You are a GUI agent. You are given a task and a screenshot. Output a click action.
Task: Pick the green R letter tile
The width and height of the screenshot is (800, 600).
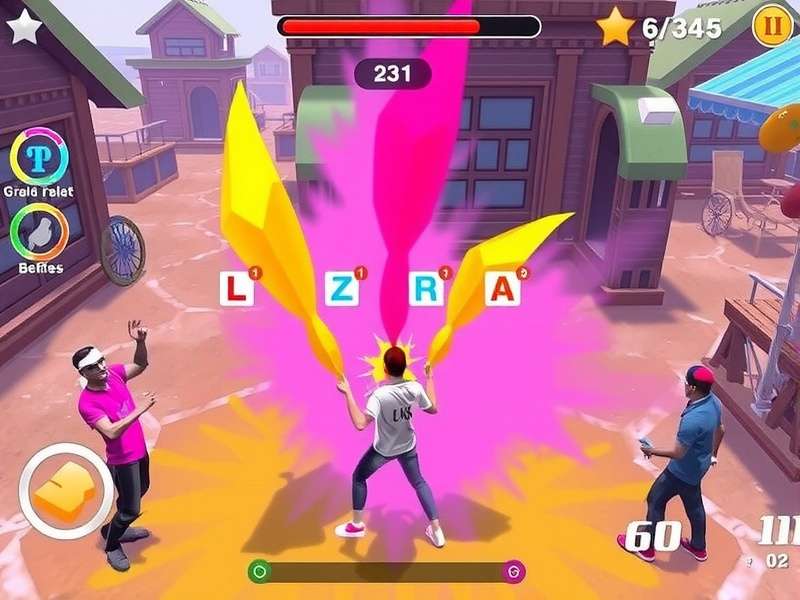pyautogui.click(x=426, y=289)
